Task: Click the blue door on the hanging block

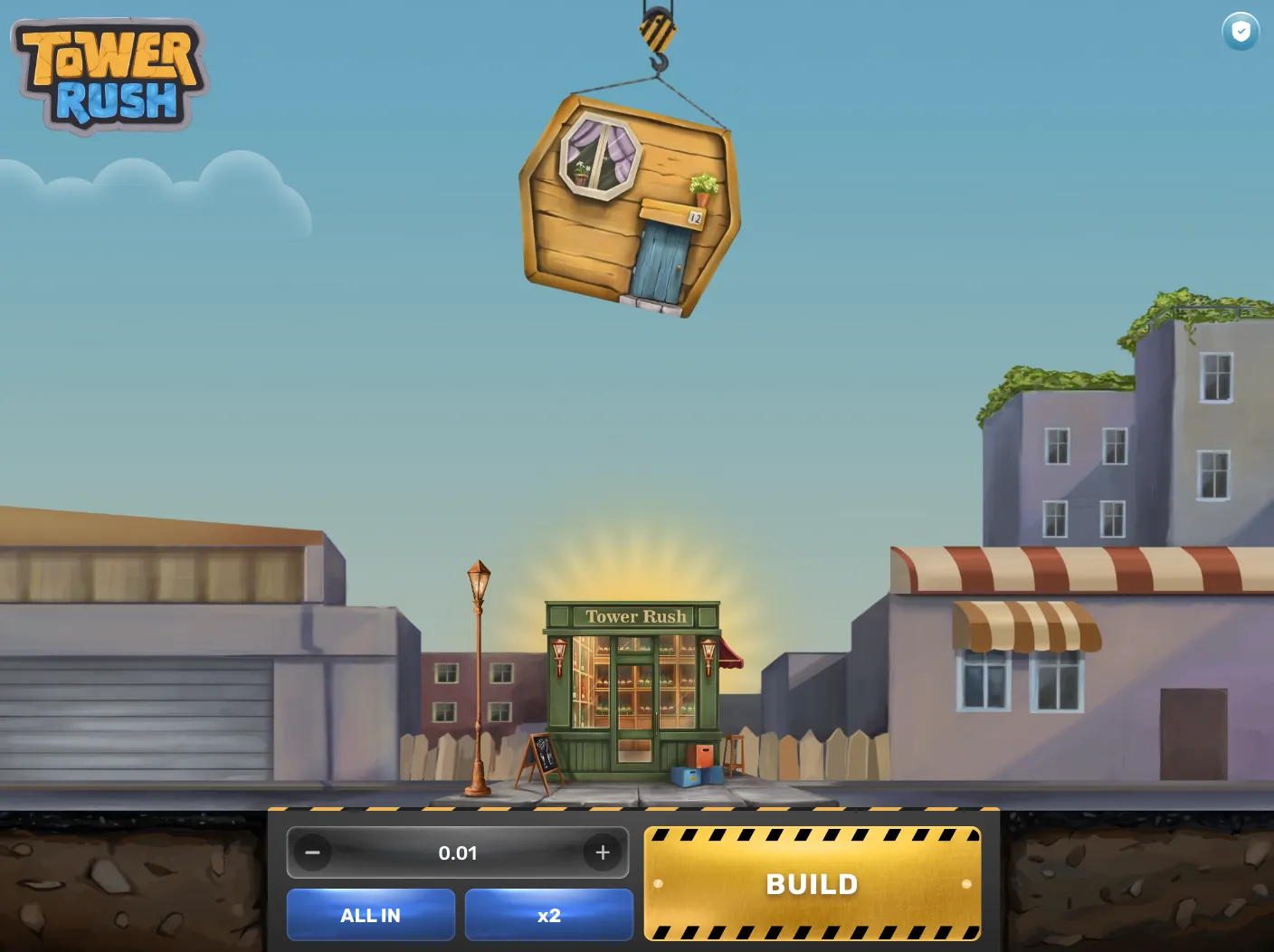Action: [x=661, y=262]
